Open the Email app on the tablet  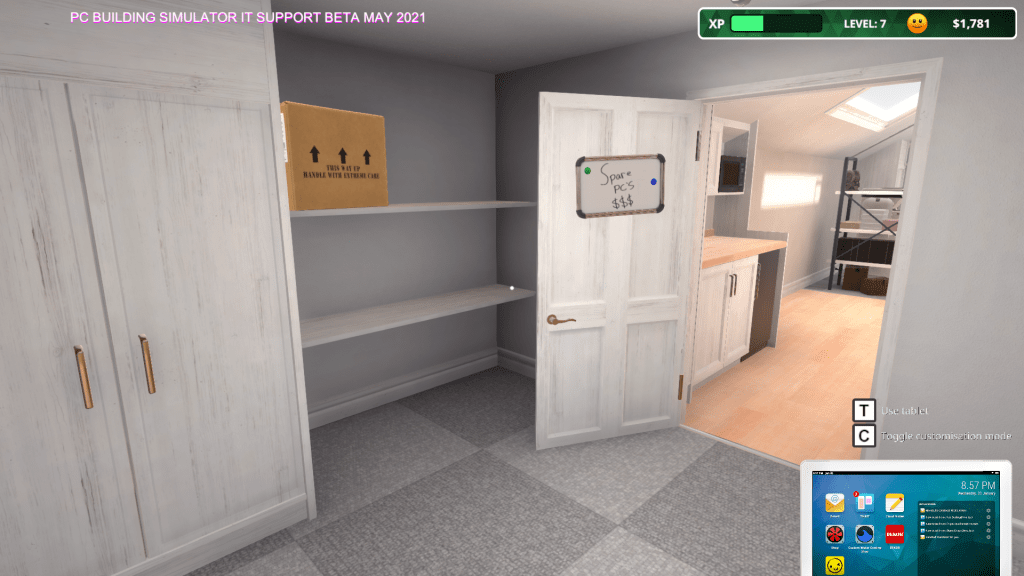[835, 503]
